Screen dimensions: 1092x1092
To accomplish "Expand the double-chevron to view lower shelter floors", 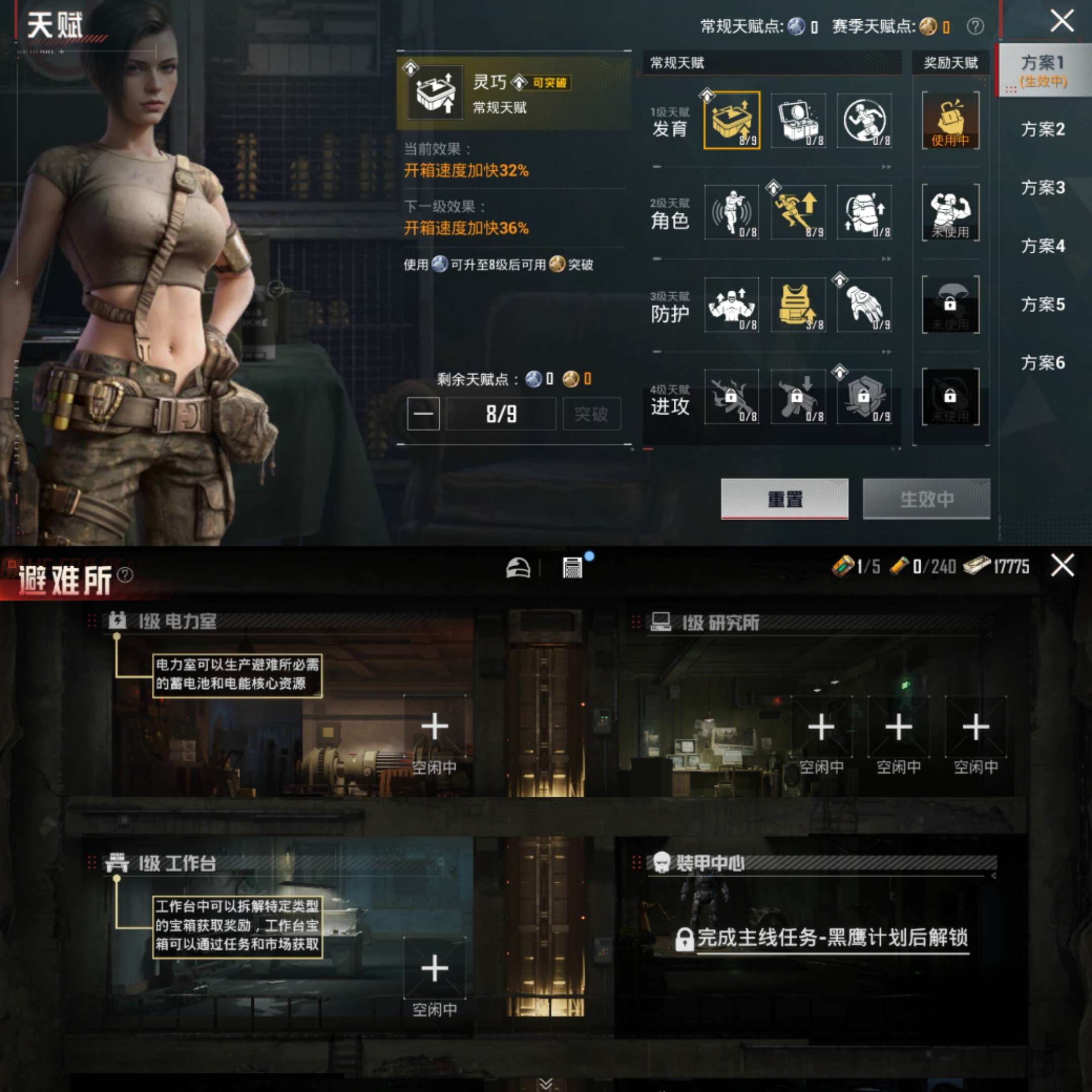I will 545,1082.
